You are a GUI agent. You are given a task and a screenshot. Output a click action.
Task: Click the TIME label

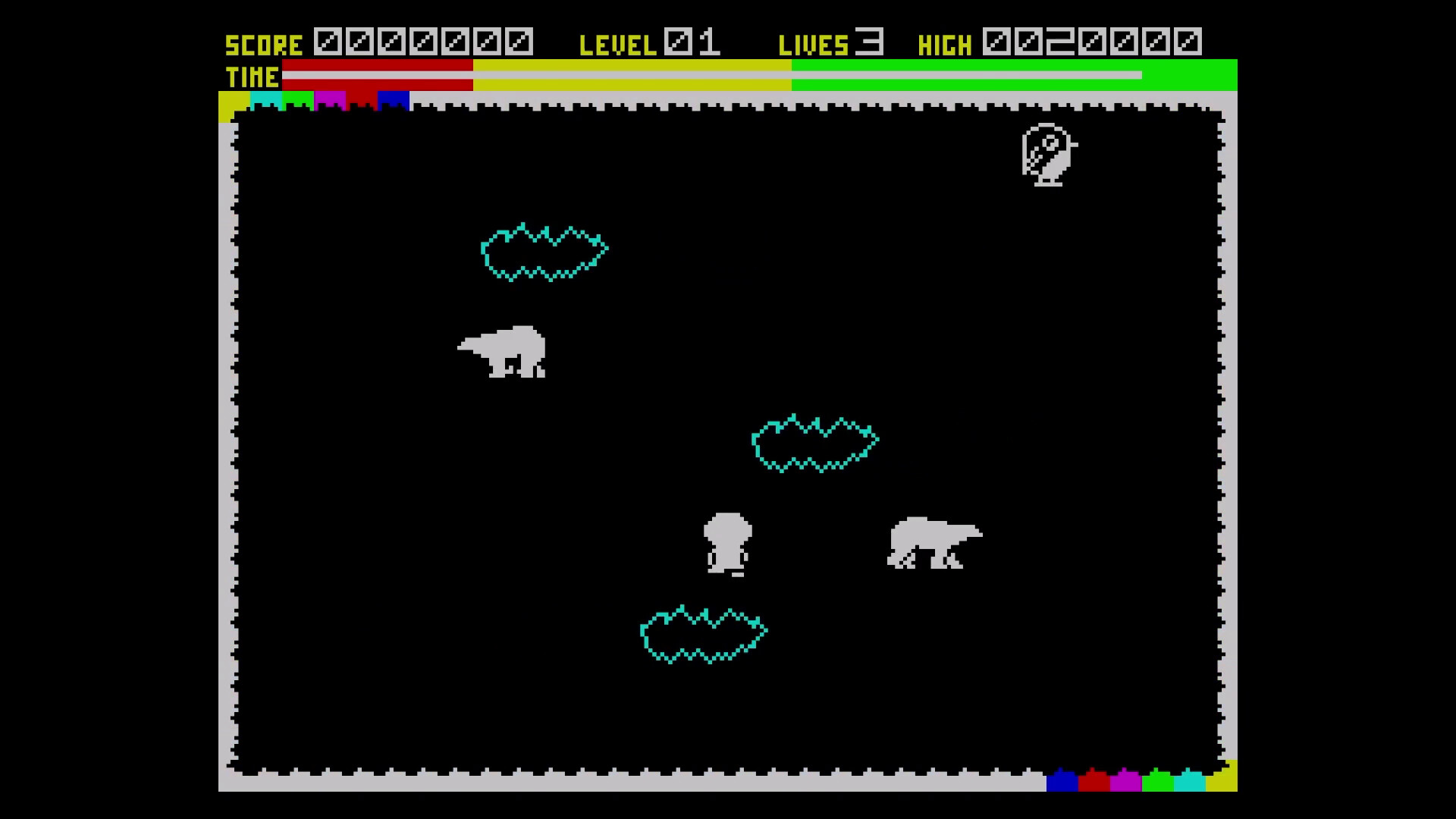point(250,77)
